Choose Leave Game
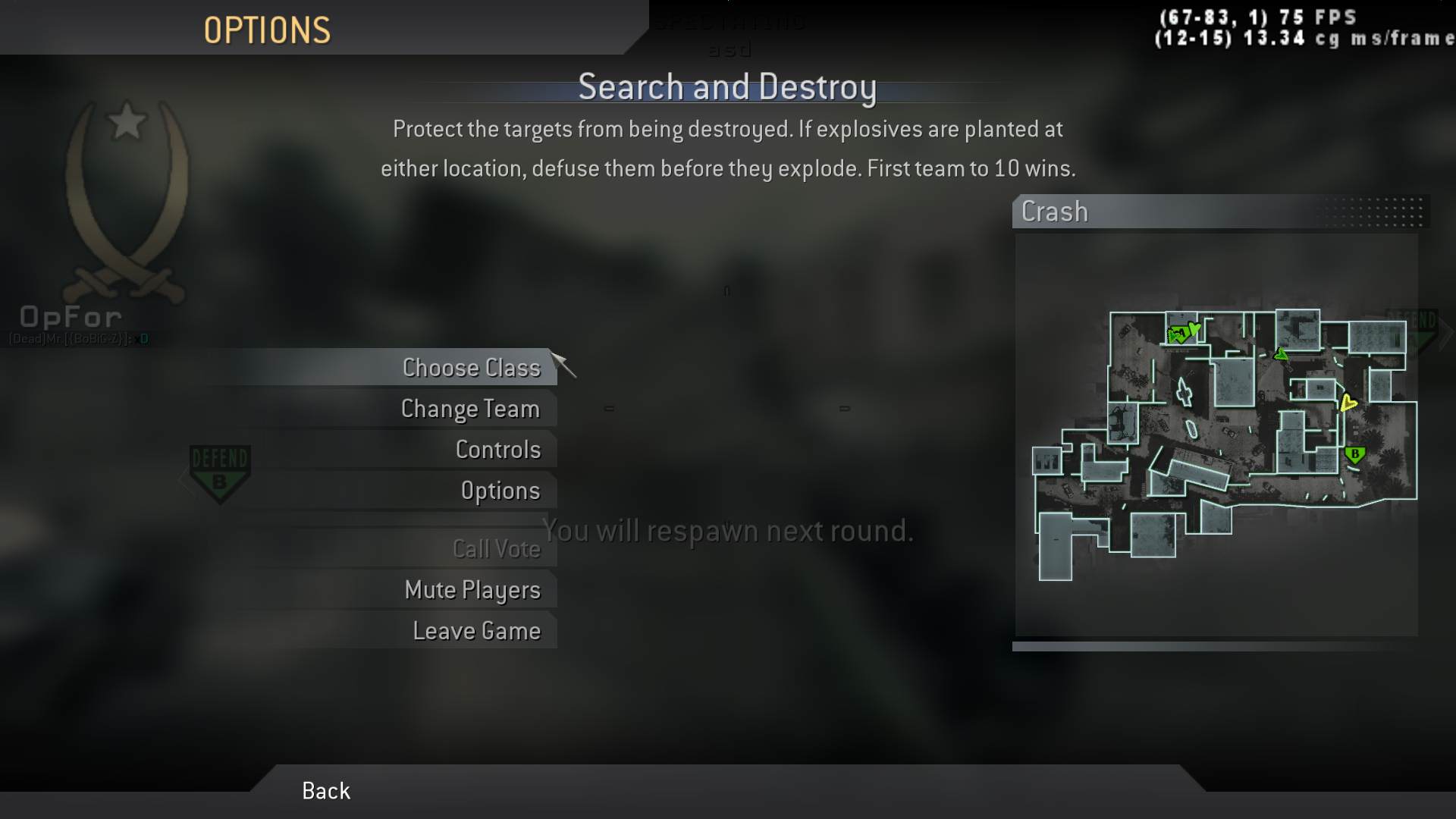 coord(476,631)
